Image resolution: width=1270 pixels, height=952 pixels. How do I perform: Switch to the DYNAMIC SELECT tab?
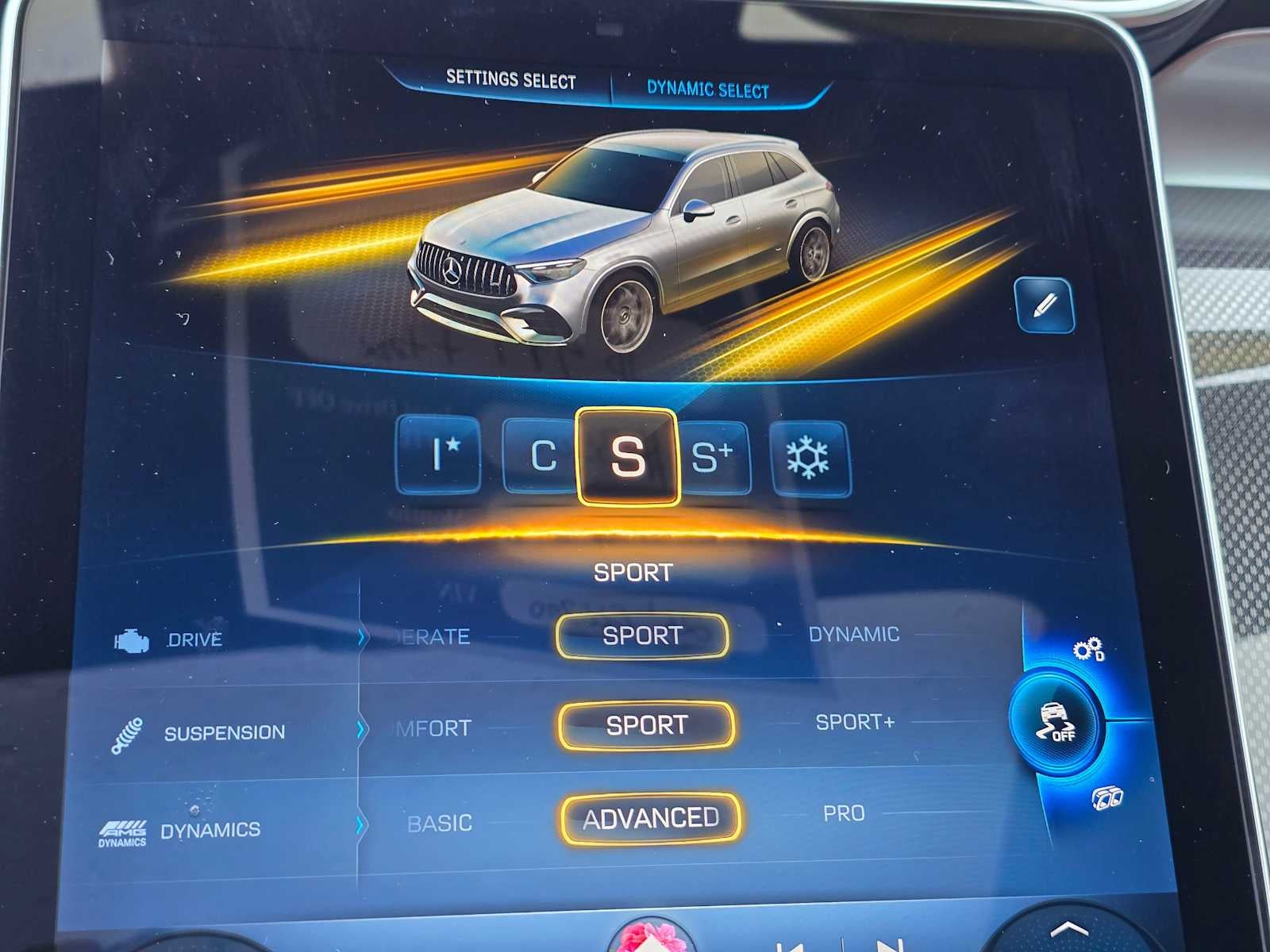pos(709,89)
